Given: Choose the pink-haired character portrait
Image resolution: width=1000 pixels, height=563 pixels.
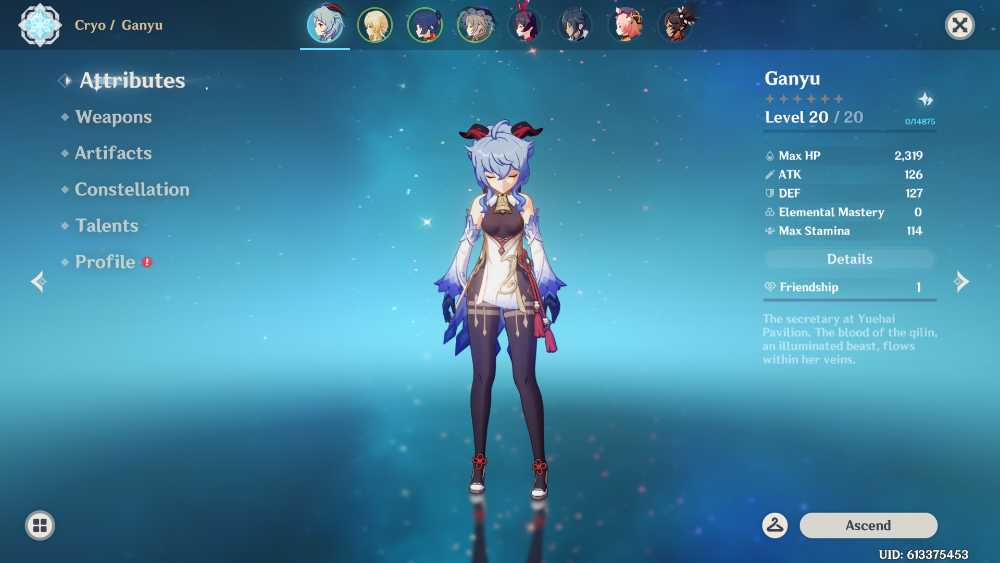Looking at the screenshot, I should [x=627, y=25].
